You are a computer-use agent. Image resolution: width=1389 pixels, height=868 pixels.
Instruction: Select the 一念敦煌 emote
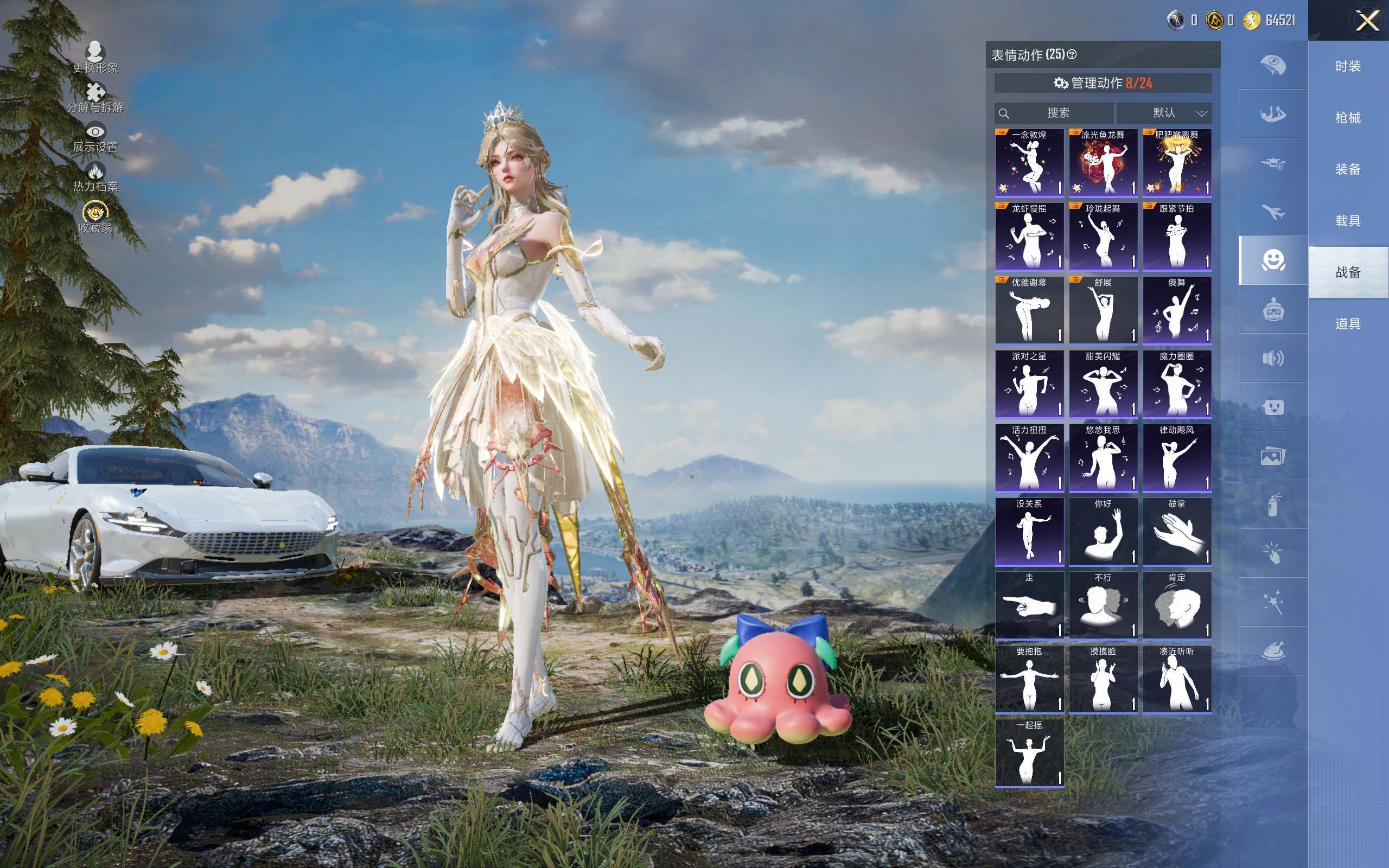[1029, 162]
